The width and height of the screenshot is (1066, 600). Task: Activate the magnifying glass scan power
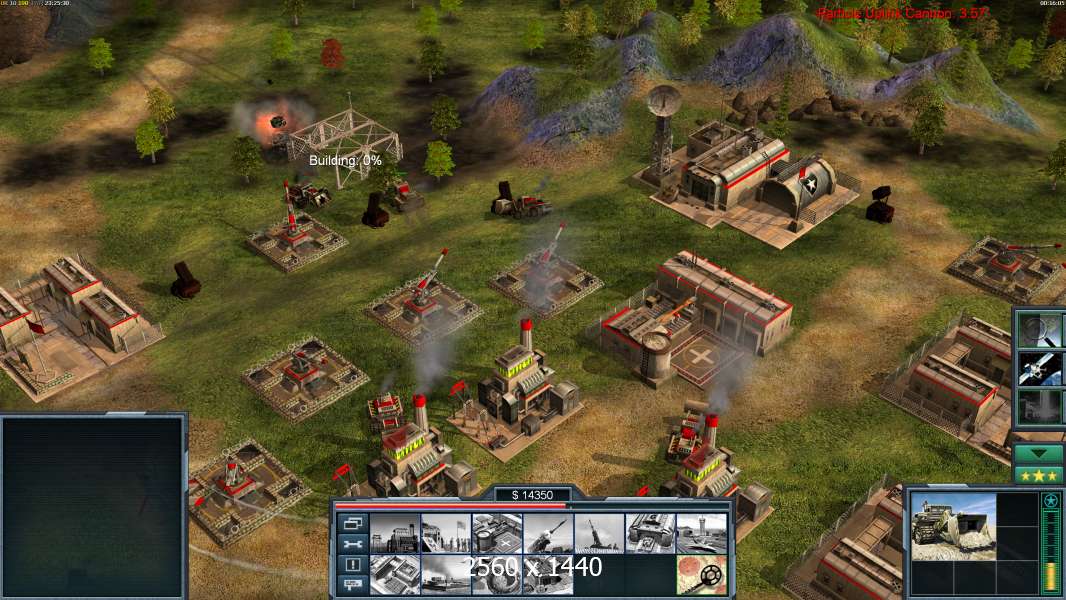coord(1040,329)
